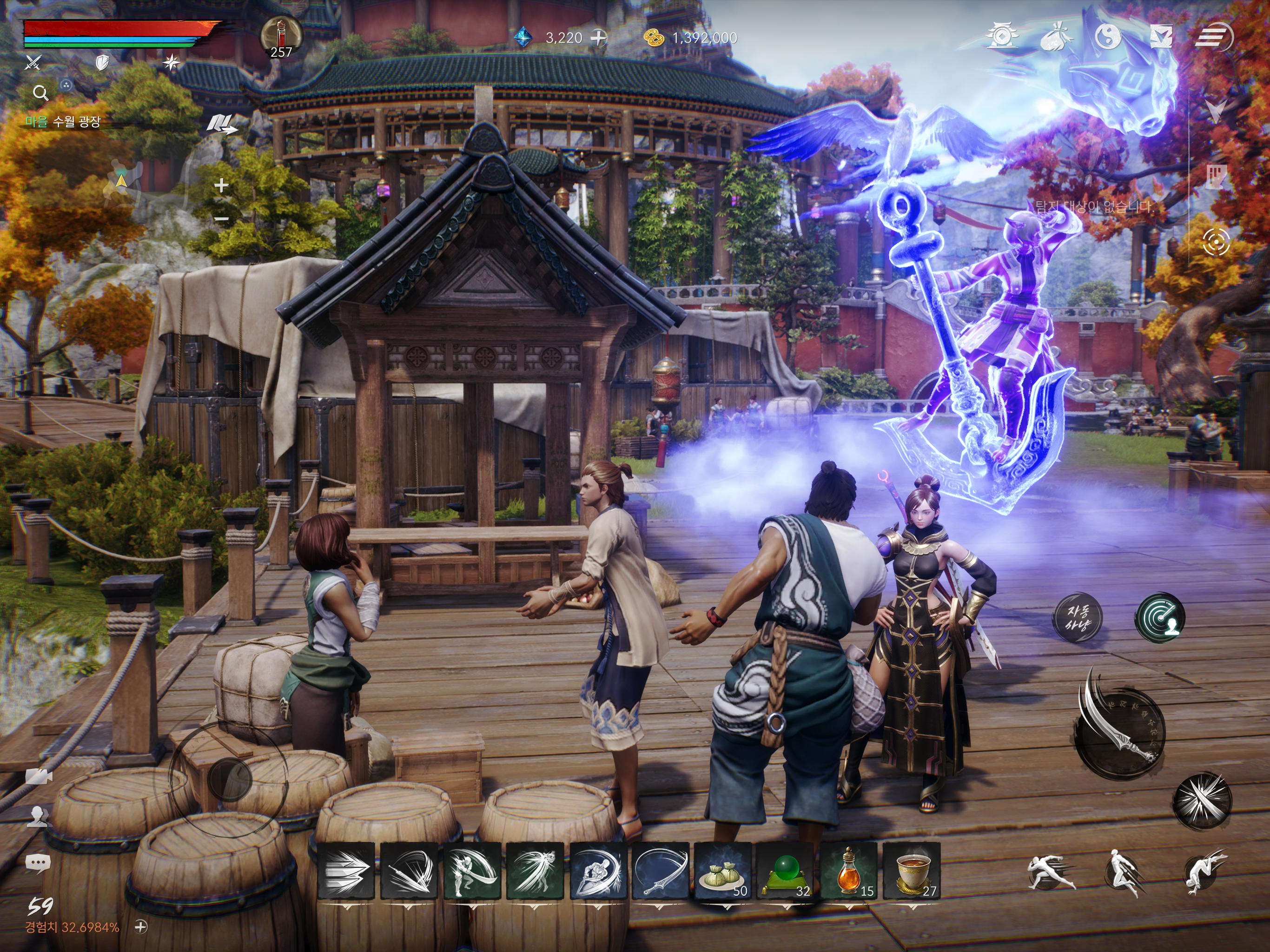The image size is (1270, 952).
Task: Open the mail icon in top-right bar
Action: [x=1163, y=36]
